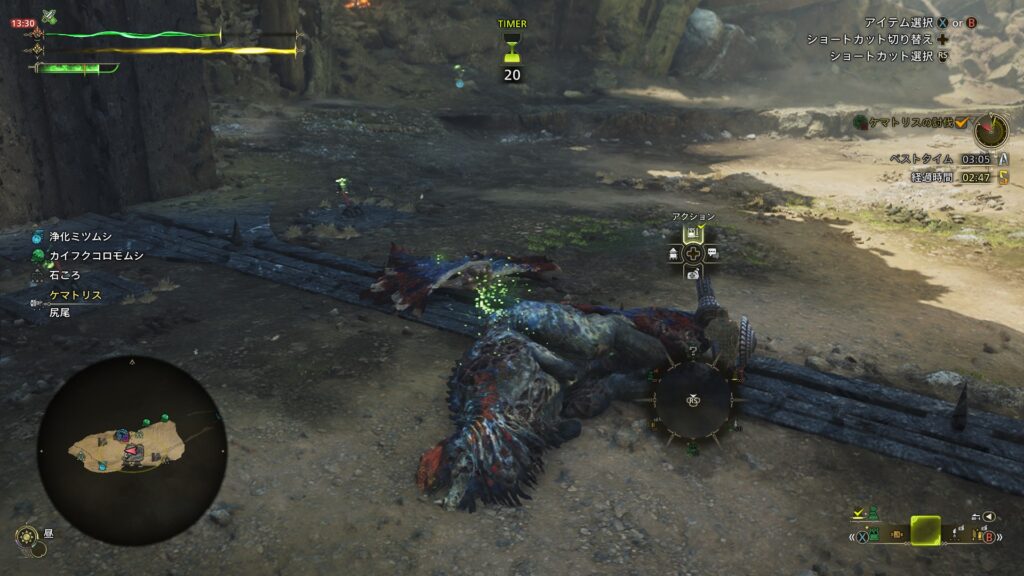Image resolution: width=1024 pixels, height=576 pixels.
Task: Open the circular area minimap
Action: coord(132,450)
